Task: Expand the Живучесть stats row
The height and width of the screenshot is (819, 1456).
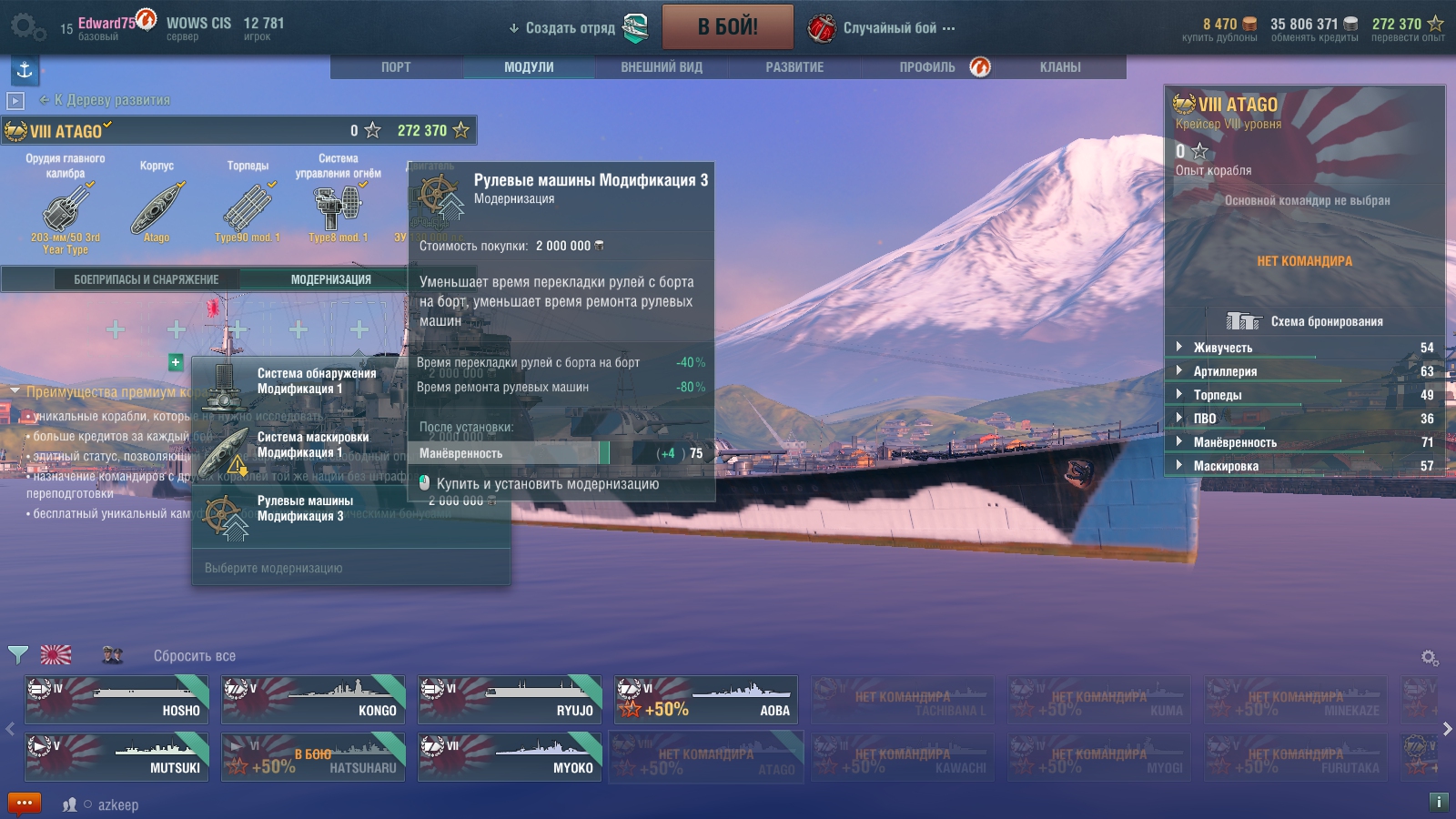Action: [x=1223, y=348]
